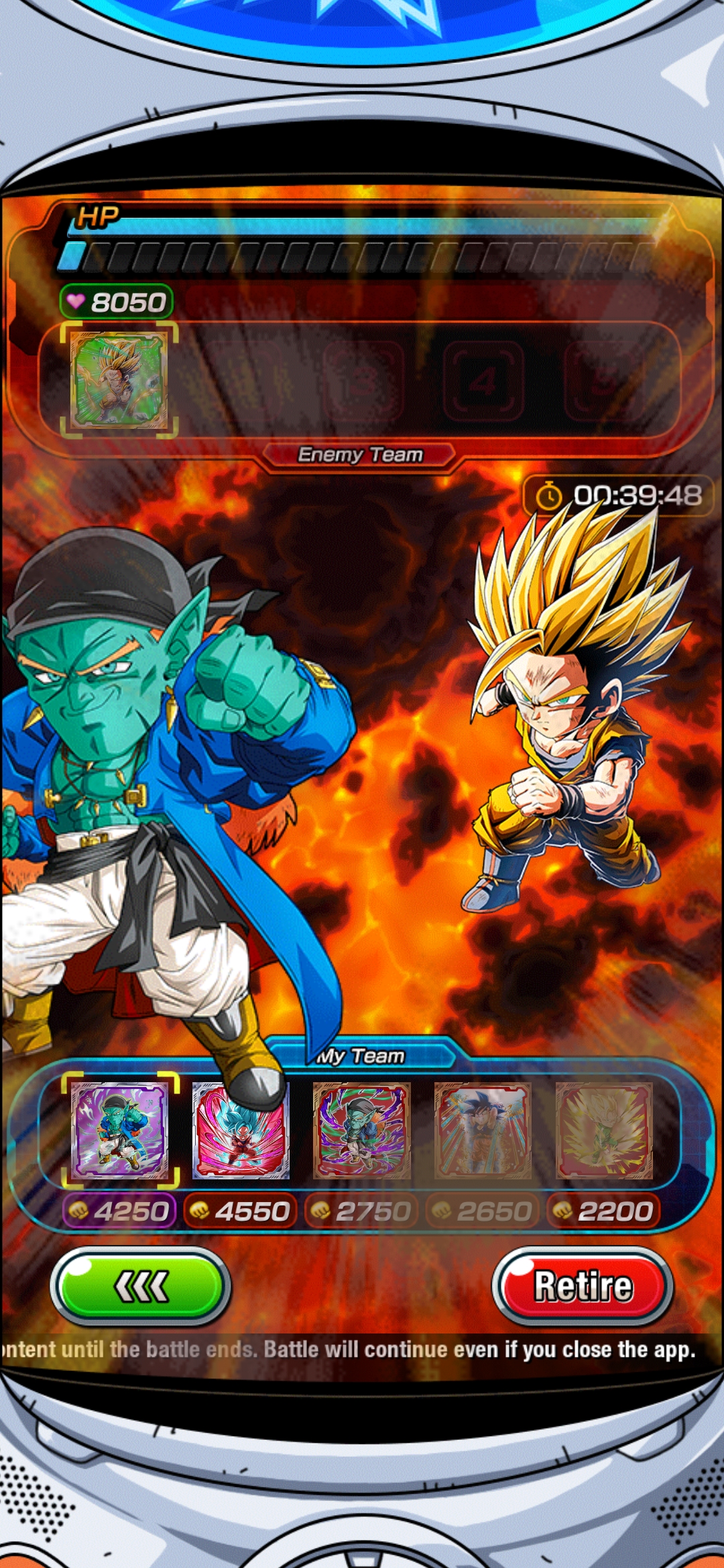View the enemy team's Super Saiyan card
Image resolution: width=724 pixels, height=1568 pixels.
[119, 379]
